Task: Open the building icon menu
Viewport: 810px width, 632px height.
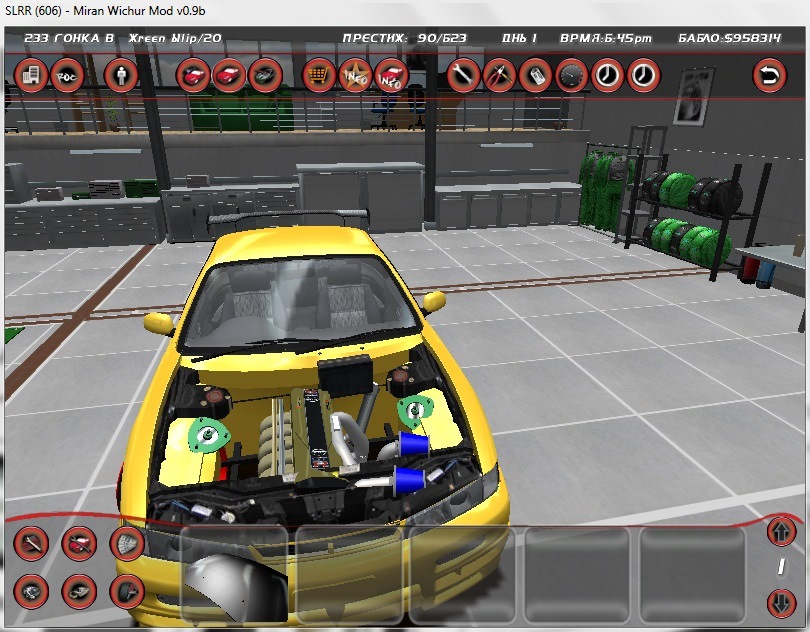Action: point(29,75)
